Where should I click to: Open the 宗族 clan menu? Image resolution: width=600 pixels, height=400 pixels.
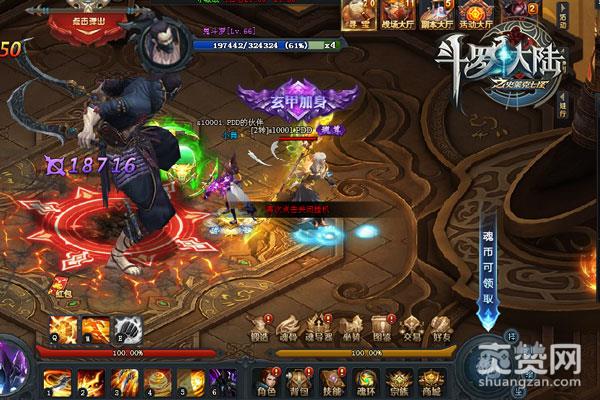pyautogui.click(x=395, y=380)
